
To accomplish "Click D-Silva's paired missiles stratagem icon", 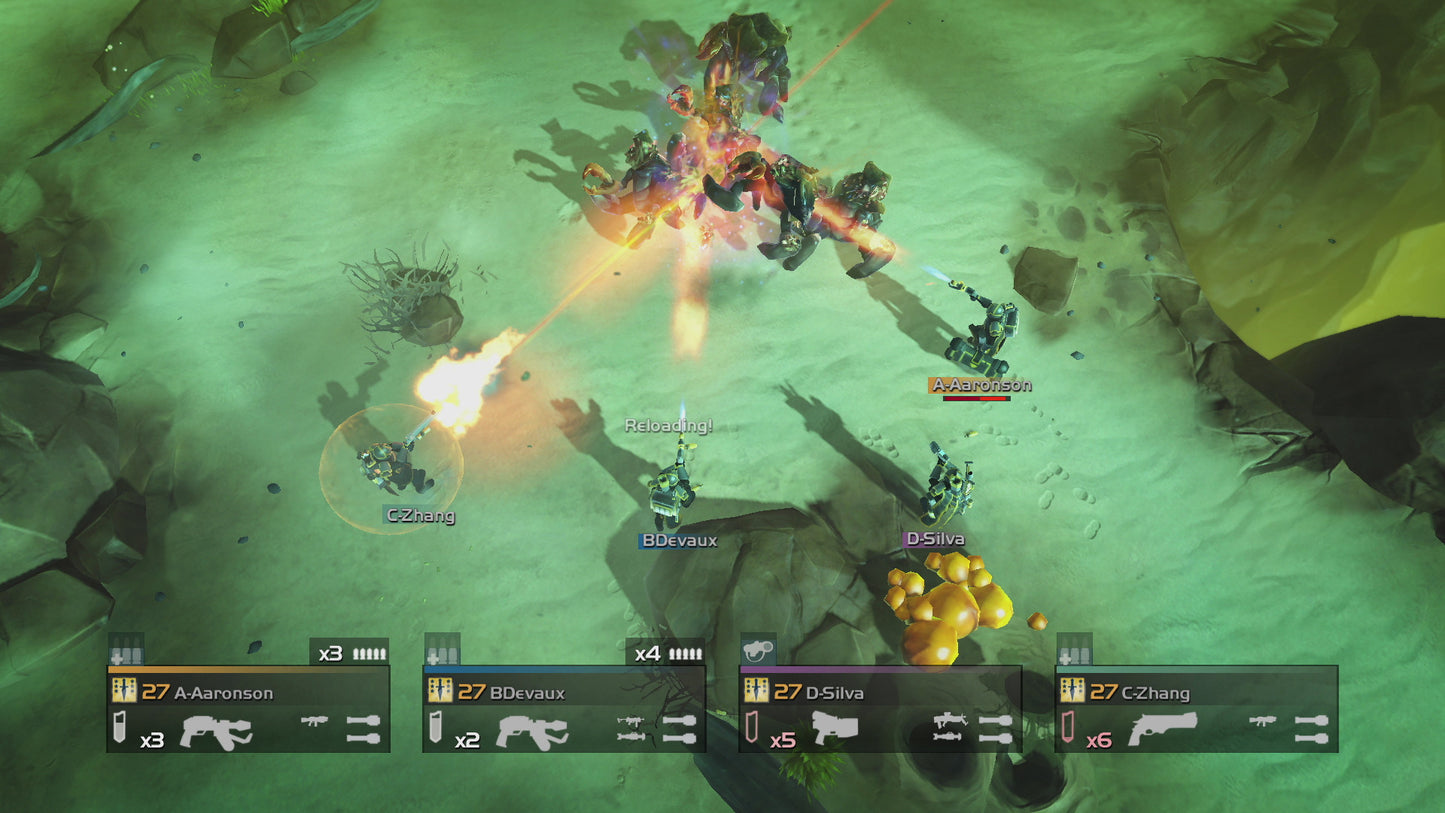I will tap(995, 729).
